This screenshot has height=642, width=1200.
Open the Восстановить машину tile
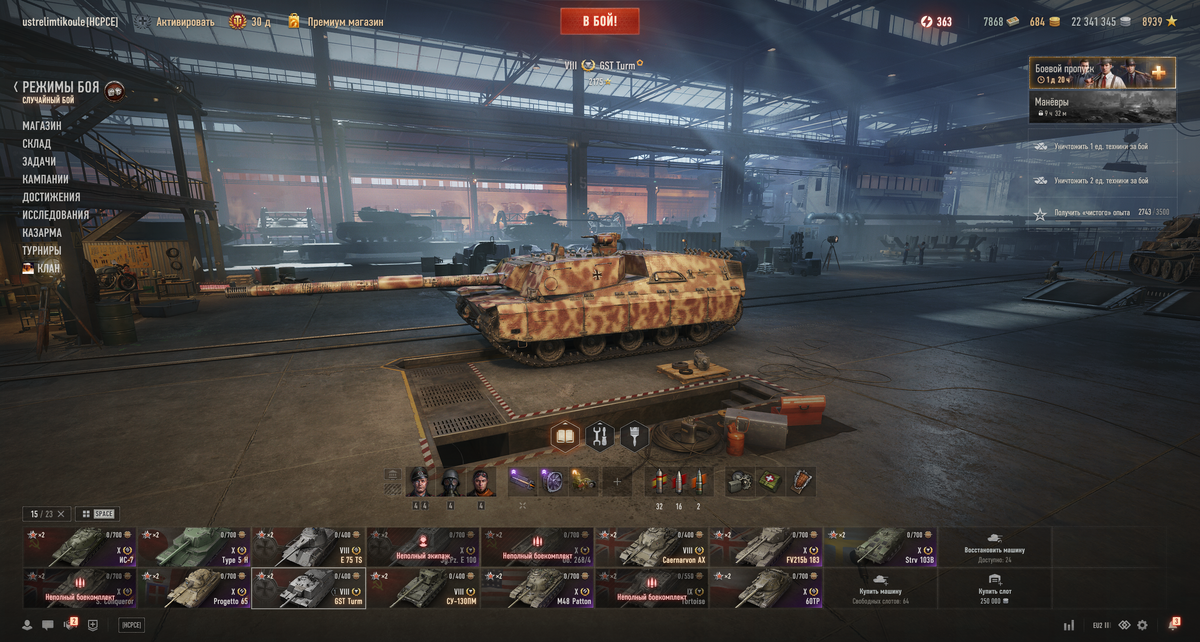(994, 547)
